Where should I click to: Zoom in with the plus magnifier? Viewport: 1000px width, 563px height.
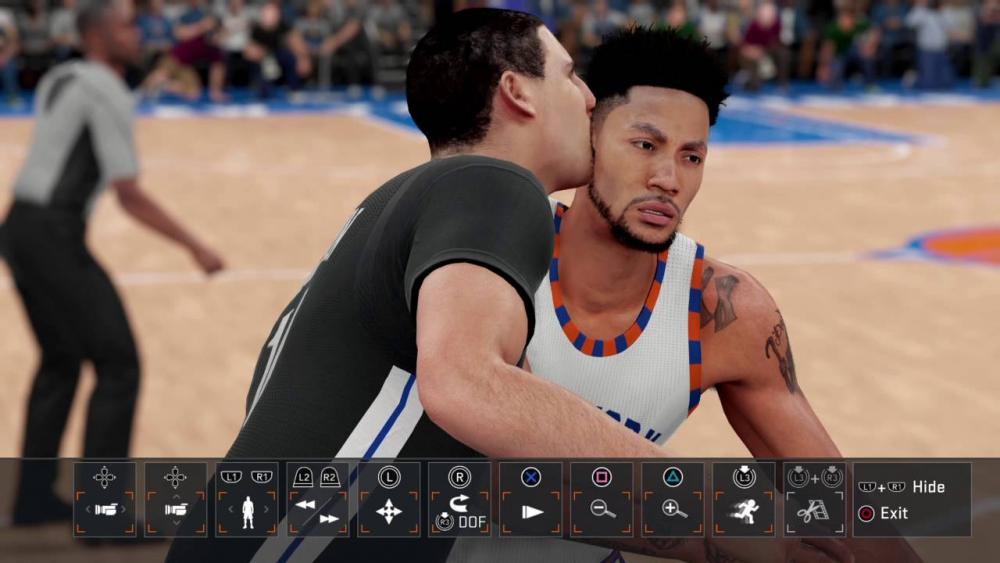(673, 499)
